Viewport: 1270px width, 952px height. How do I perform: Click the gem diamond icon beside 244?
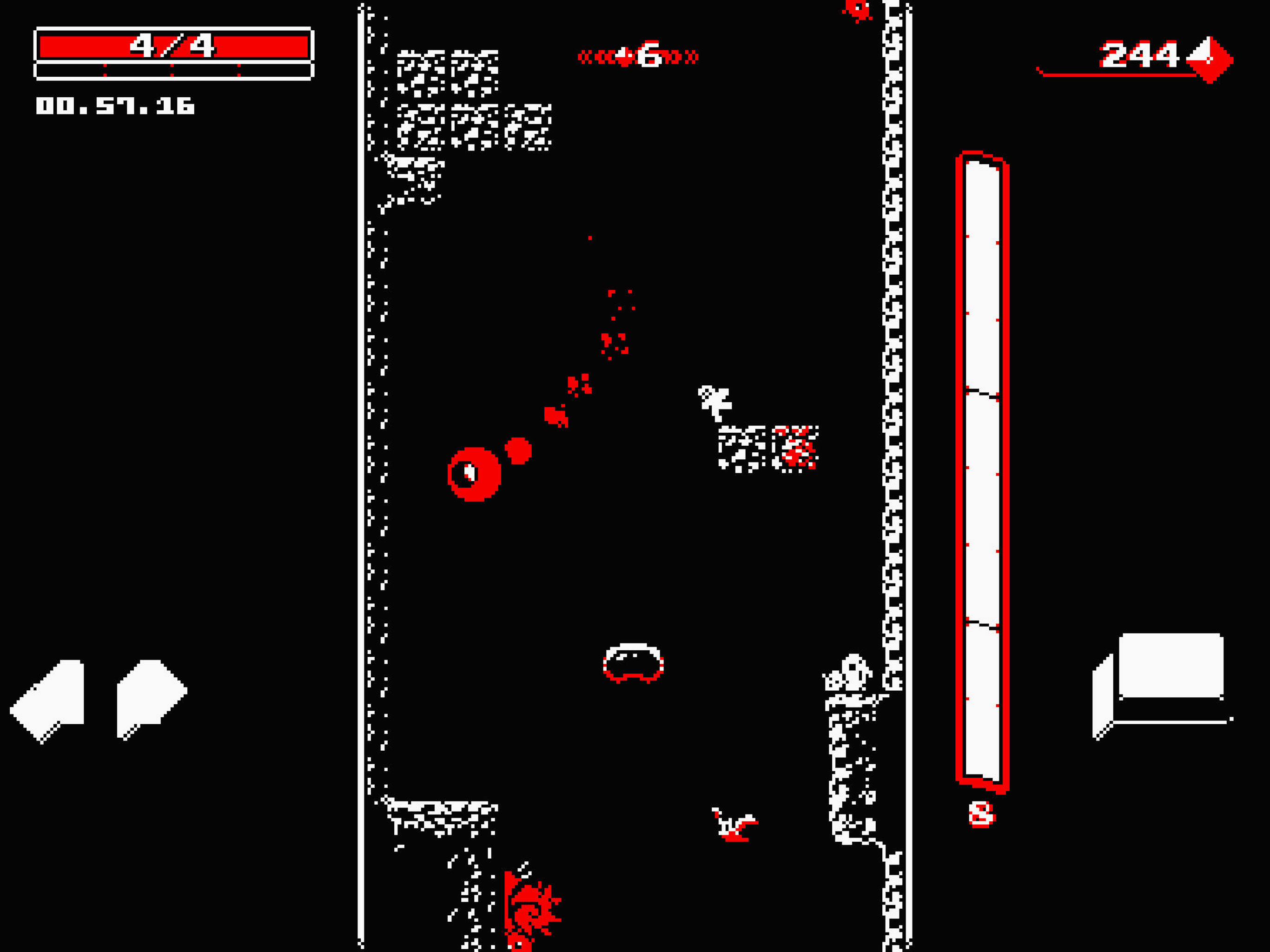(1209, 58)
